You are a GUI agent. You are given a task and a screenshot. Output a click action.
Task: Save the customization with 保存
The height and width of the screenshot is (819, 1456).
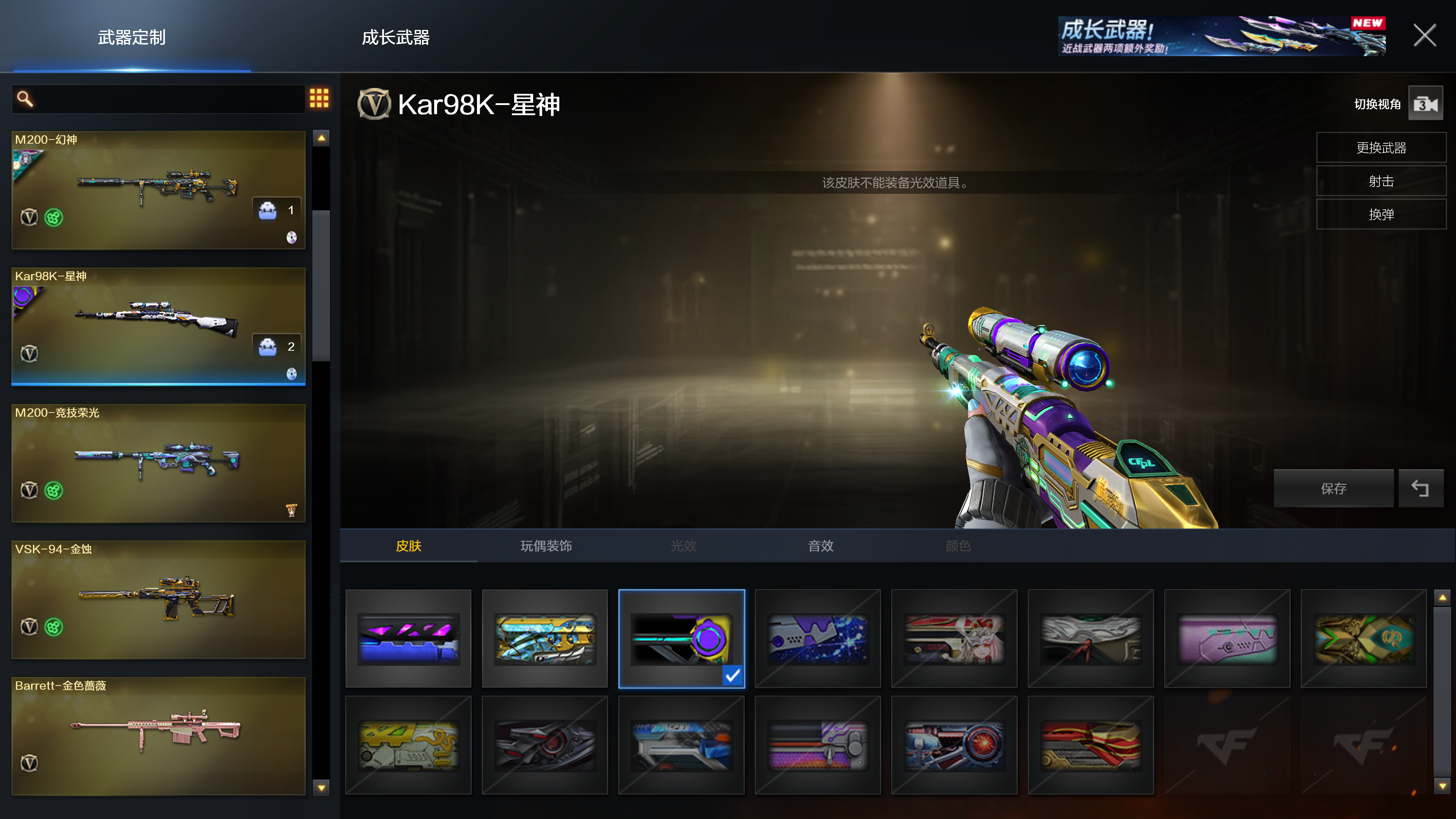1334,488
